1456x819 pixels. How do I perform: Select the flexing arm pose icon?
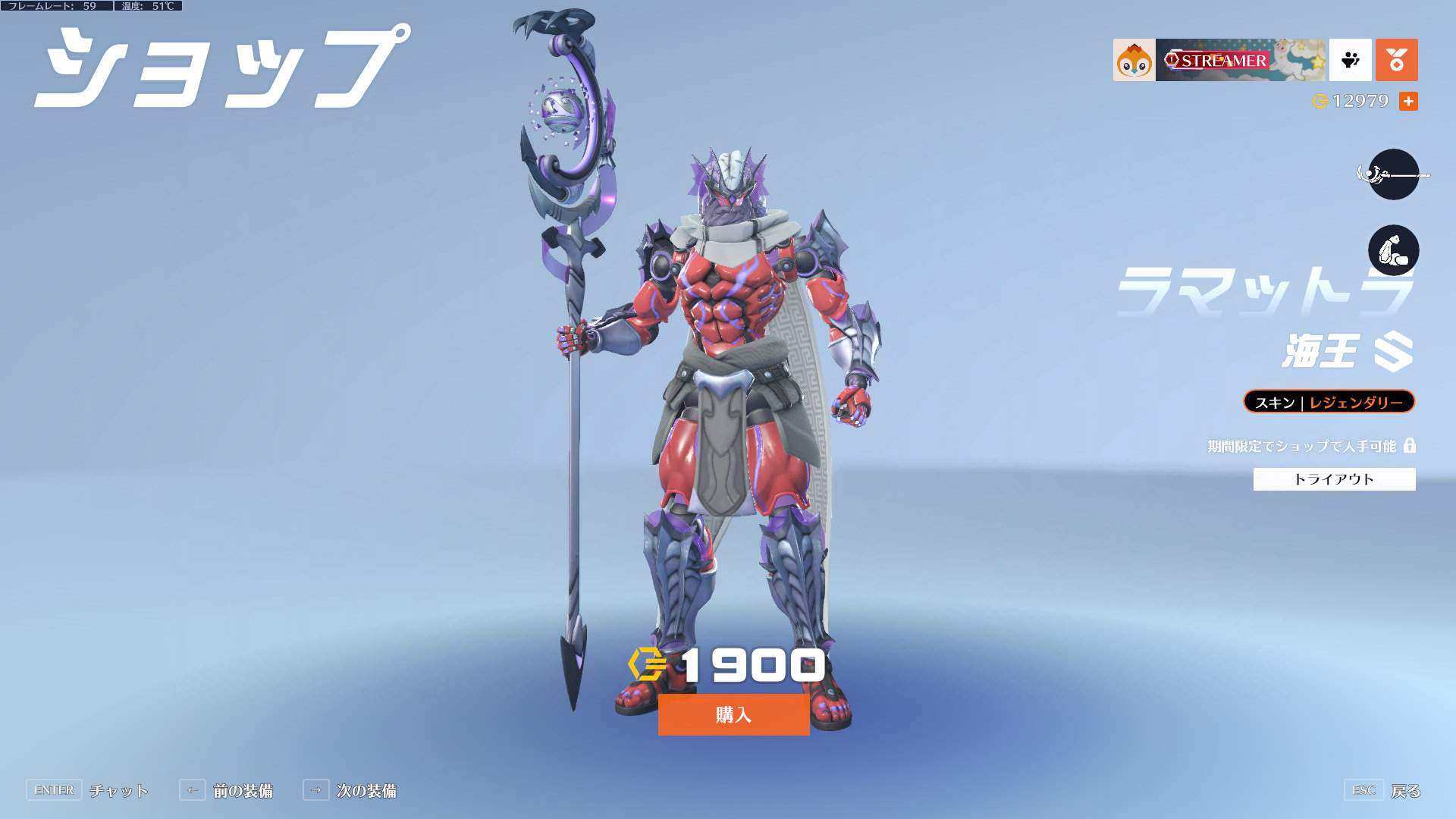pyautogui.click(x=1393, y=250)
